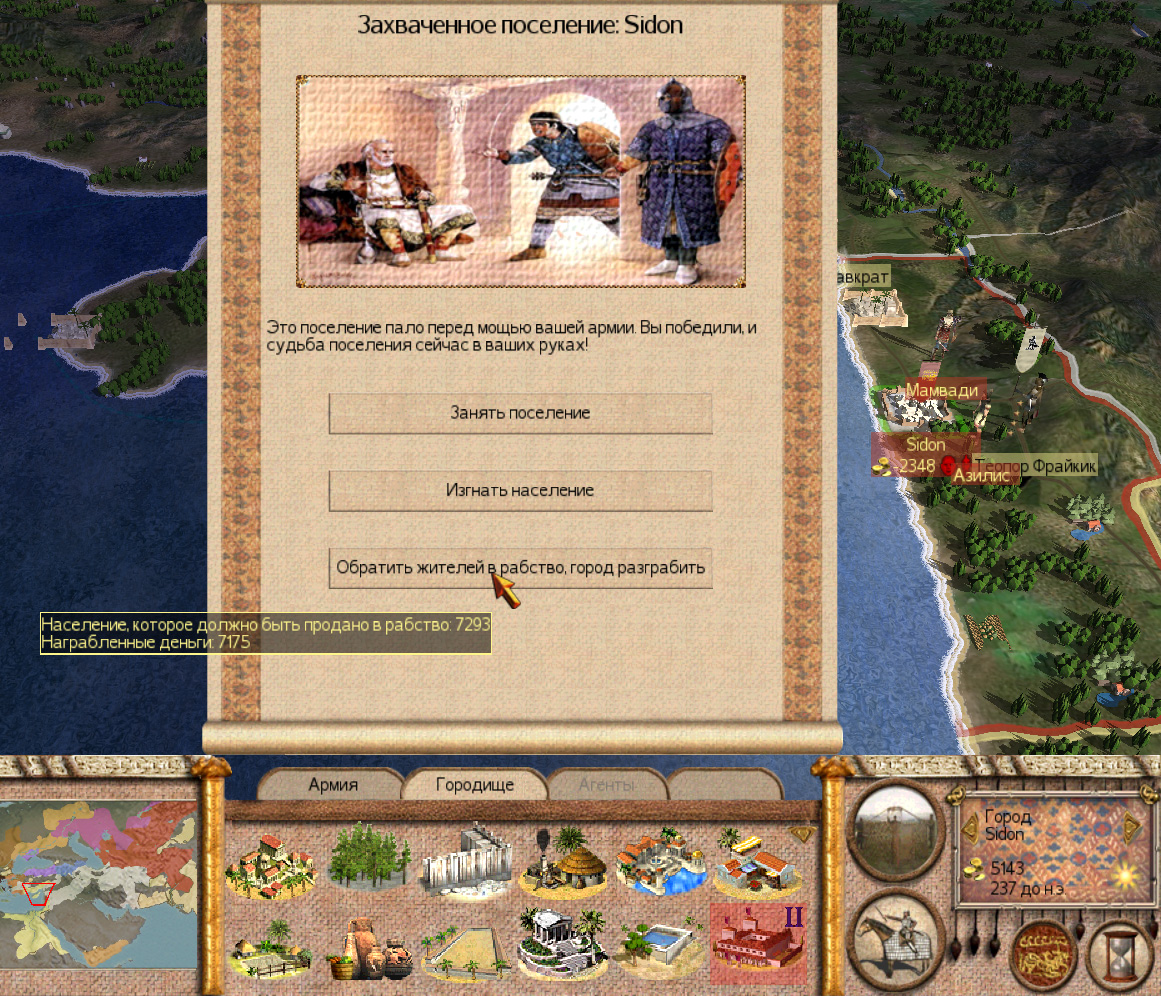
Task: Choose "Занять поселение" to occupy Sidon
Action: pyautogui.click(x=520, y=413)
